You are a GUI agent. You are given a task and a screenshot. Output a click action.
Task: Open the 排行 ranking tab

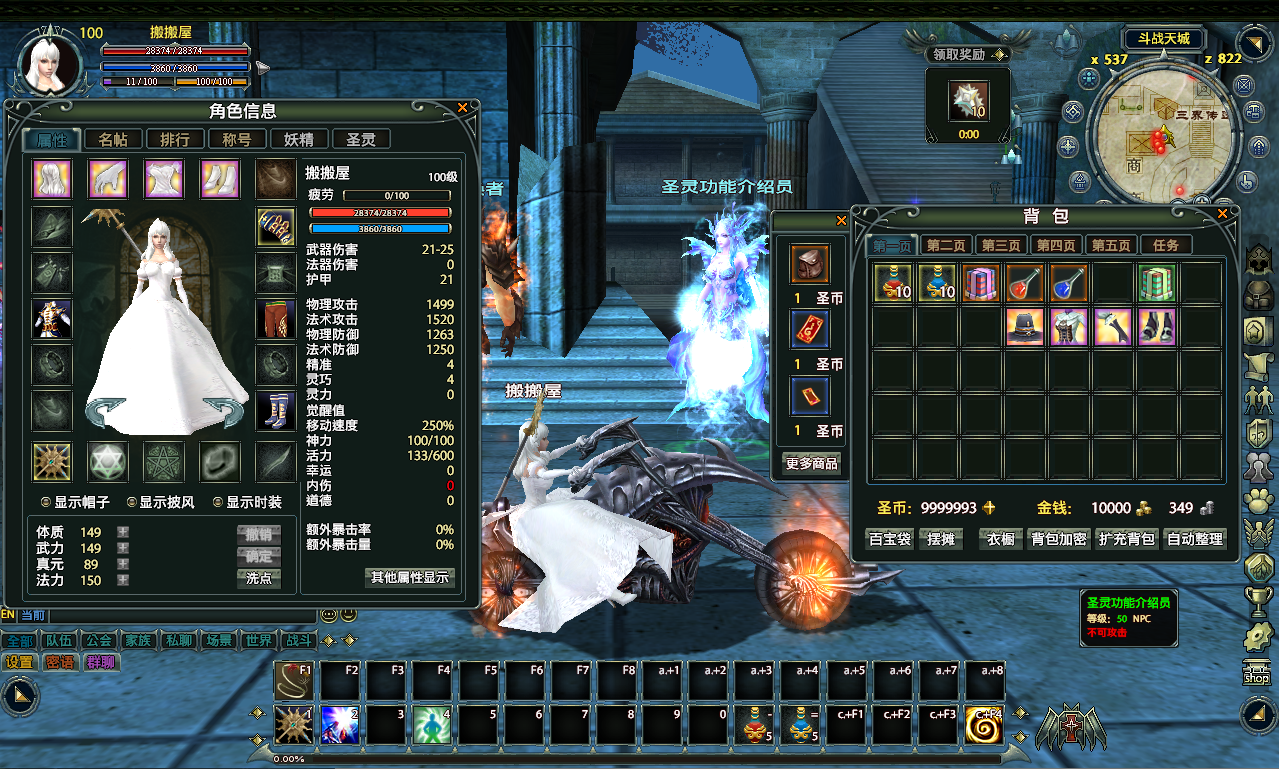click(175, 140)
